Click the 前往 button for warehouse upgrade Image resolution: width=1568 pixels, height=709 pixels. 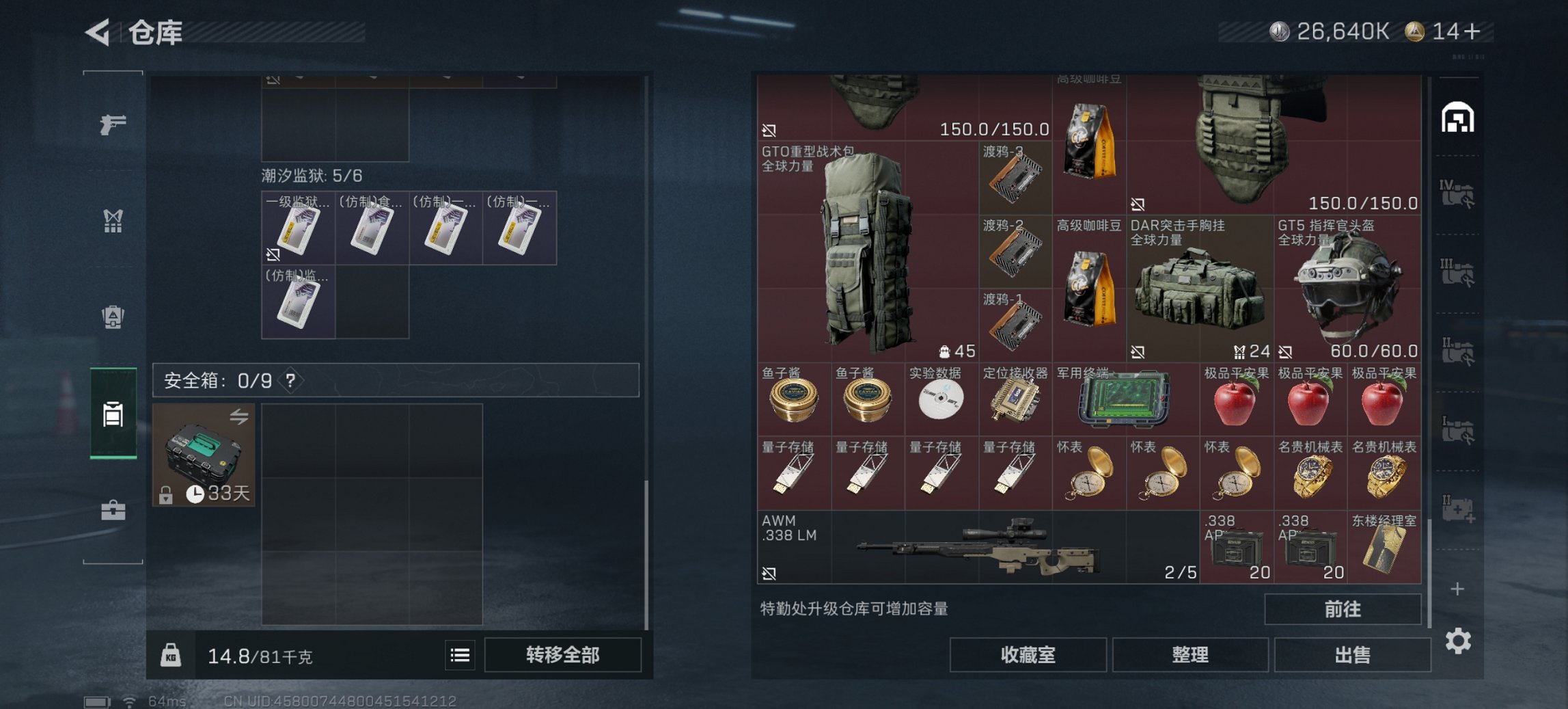pos(1343,608)
